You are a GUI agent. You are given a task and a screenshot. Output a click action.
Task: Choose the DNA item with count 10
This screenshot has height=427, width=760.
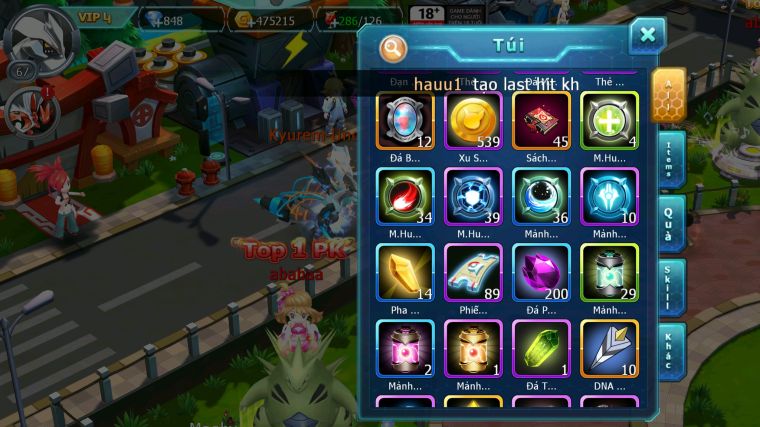click(x=609, y=348)
